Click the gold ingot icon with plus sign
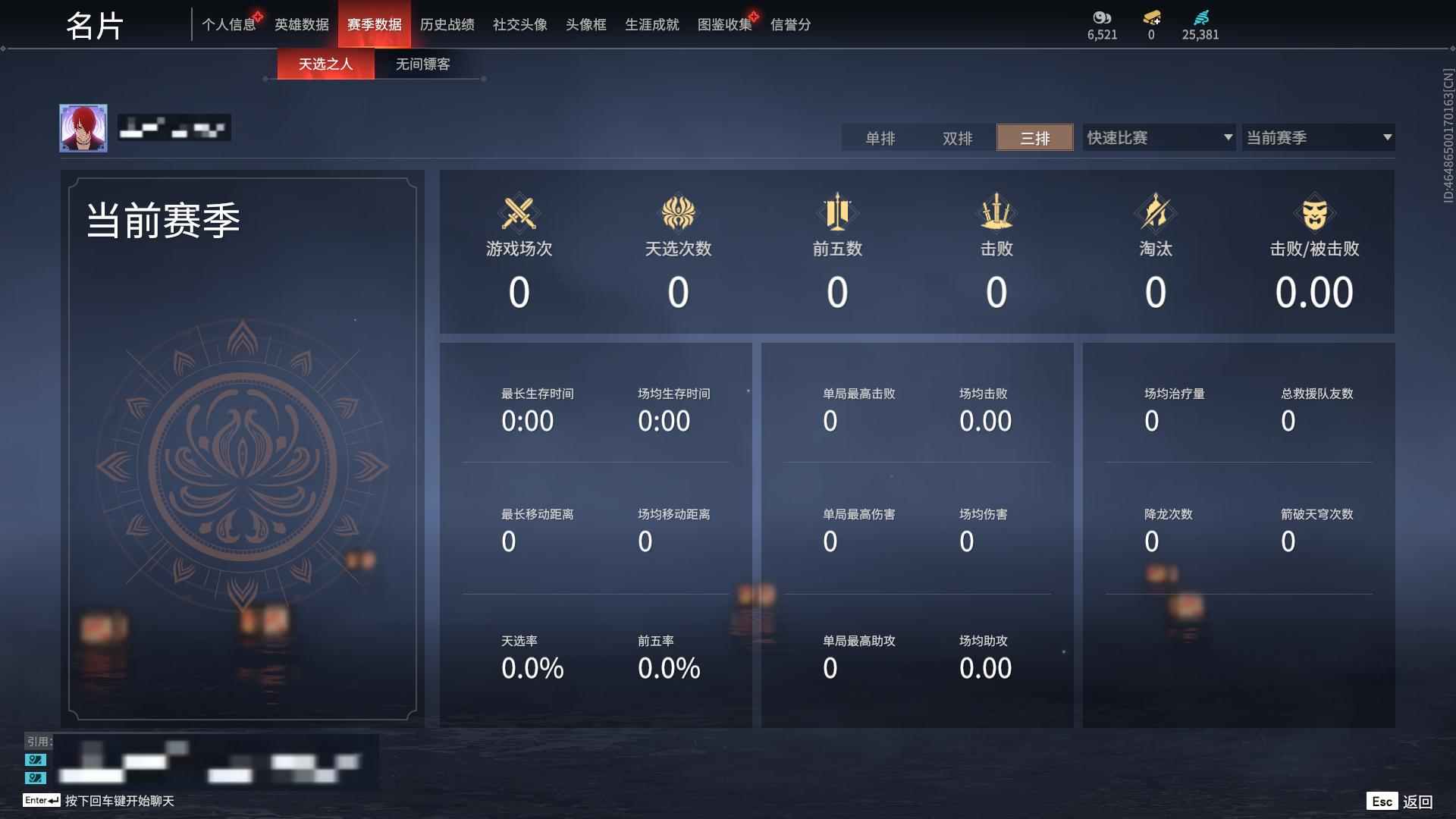The height and width of the screenshot is (819, 1456). (1152, 18)
